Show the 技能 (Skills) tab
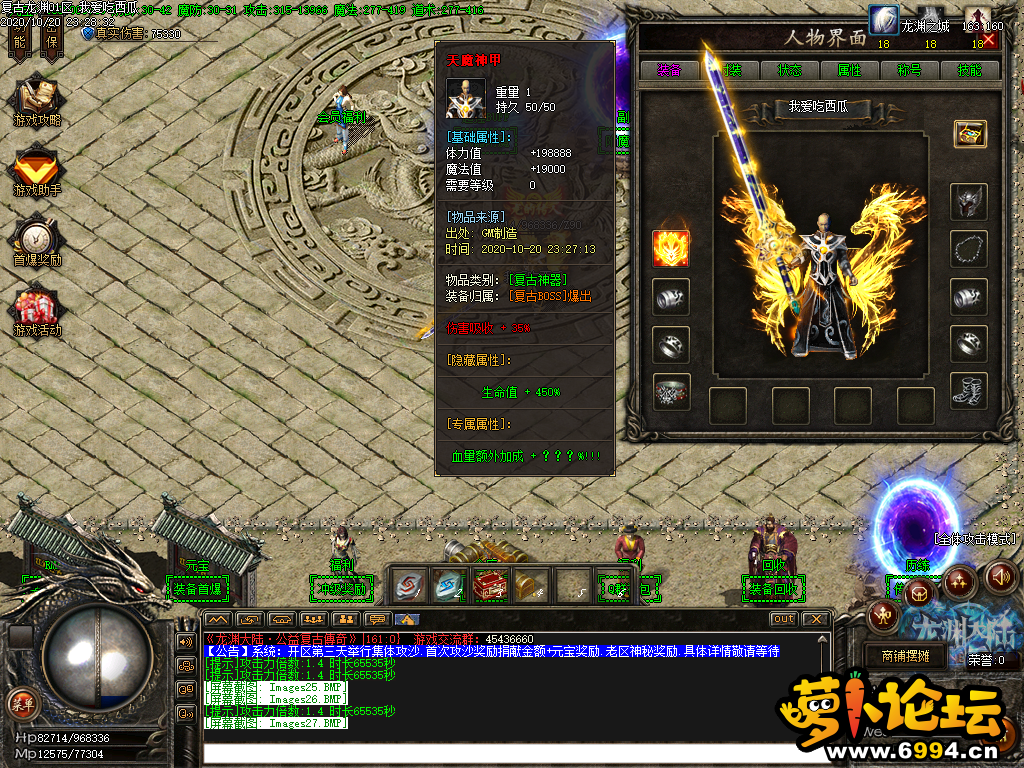1024x768 pixels. tap(969, 70)
